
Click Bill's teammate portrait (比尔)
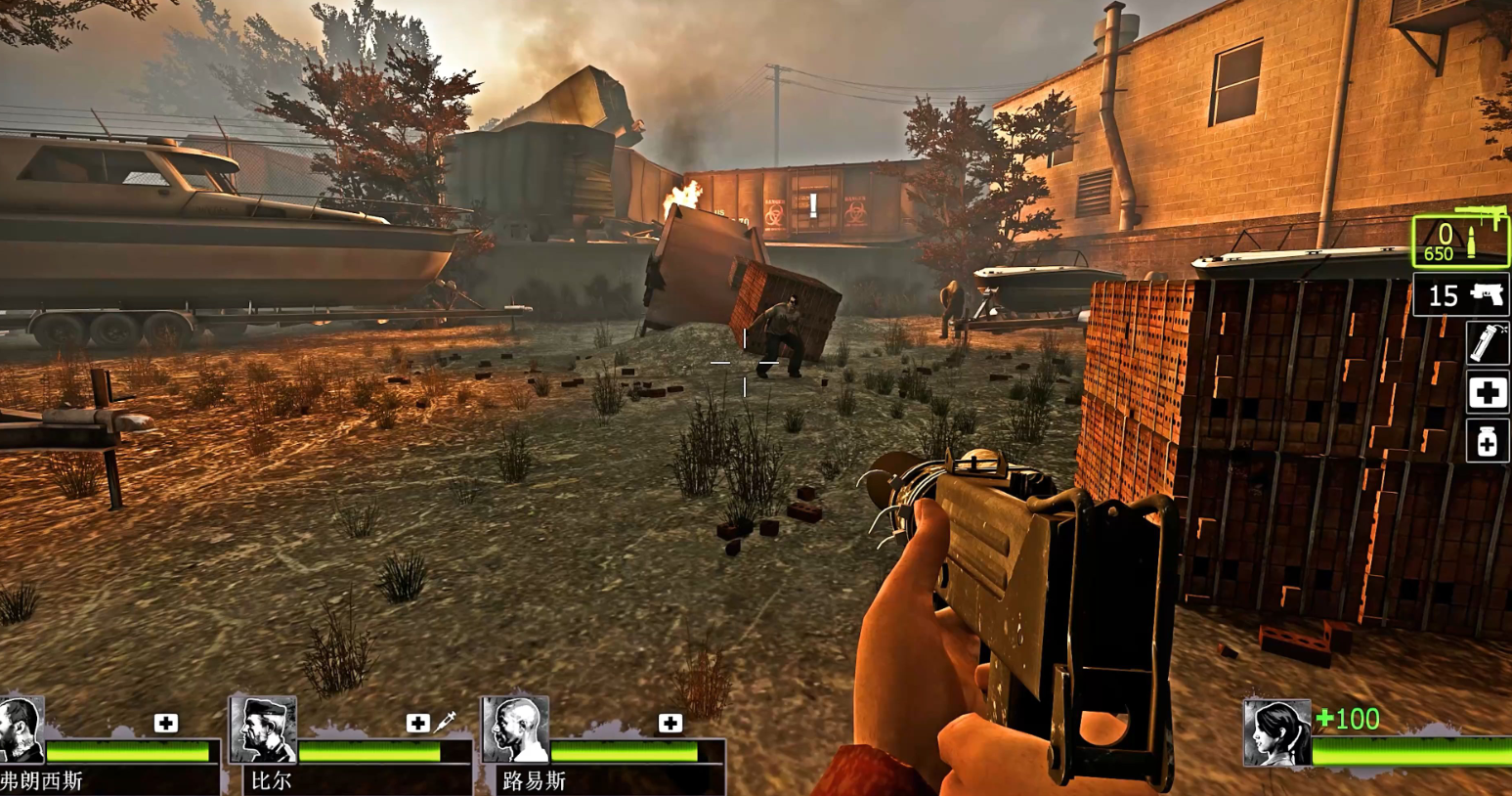click(263, 730)
